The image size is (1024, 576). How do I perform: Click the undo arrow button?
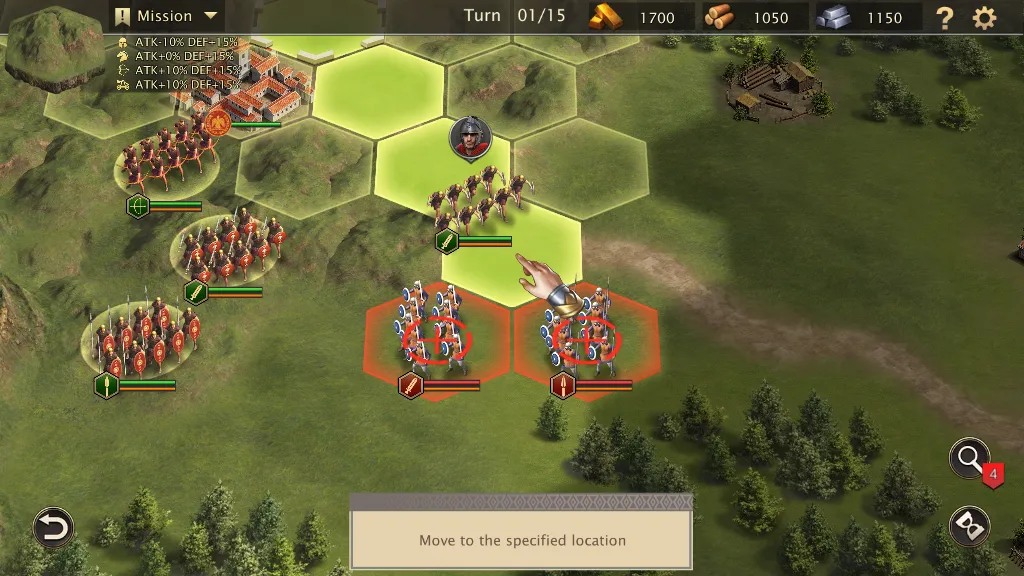tap(53, 527)
